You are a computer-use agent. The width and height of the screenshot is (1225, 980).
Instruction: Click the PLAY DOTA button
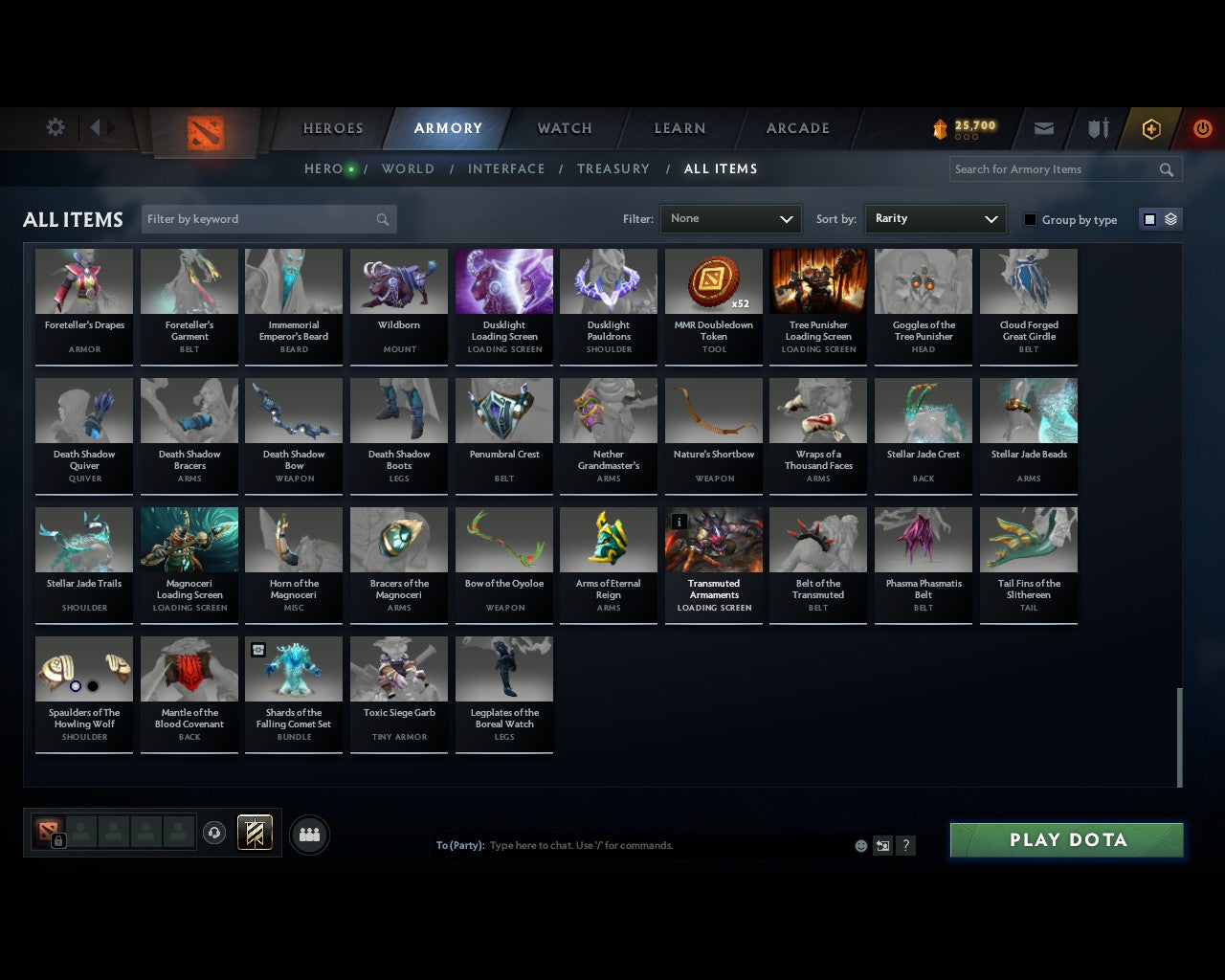click(x=1065, y=839)
